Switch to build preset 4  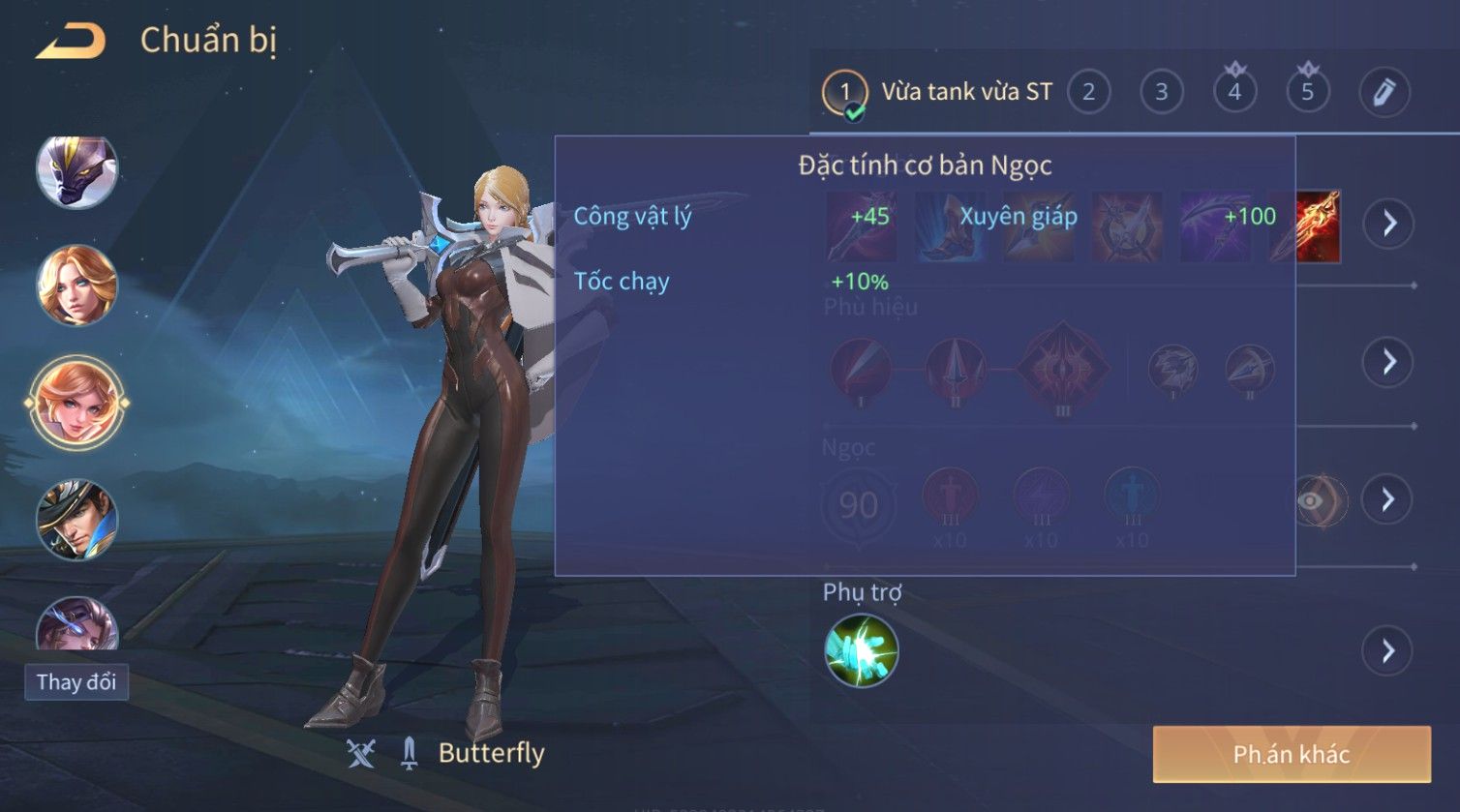1234,93
